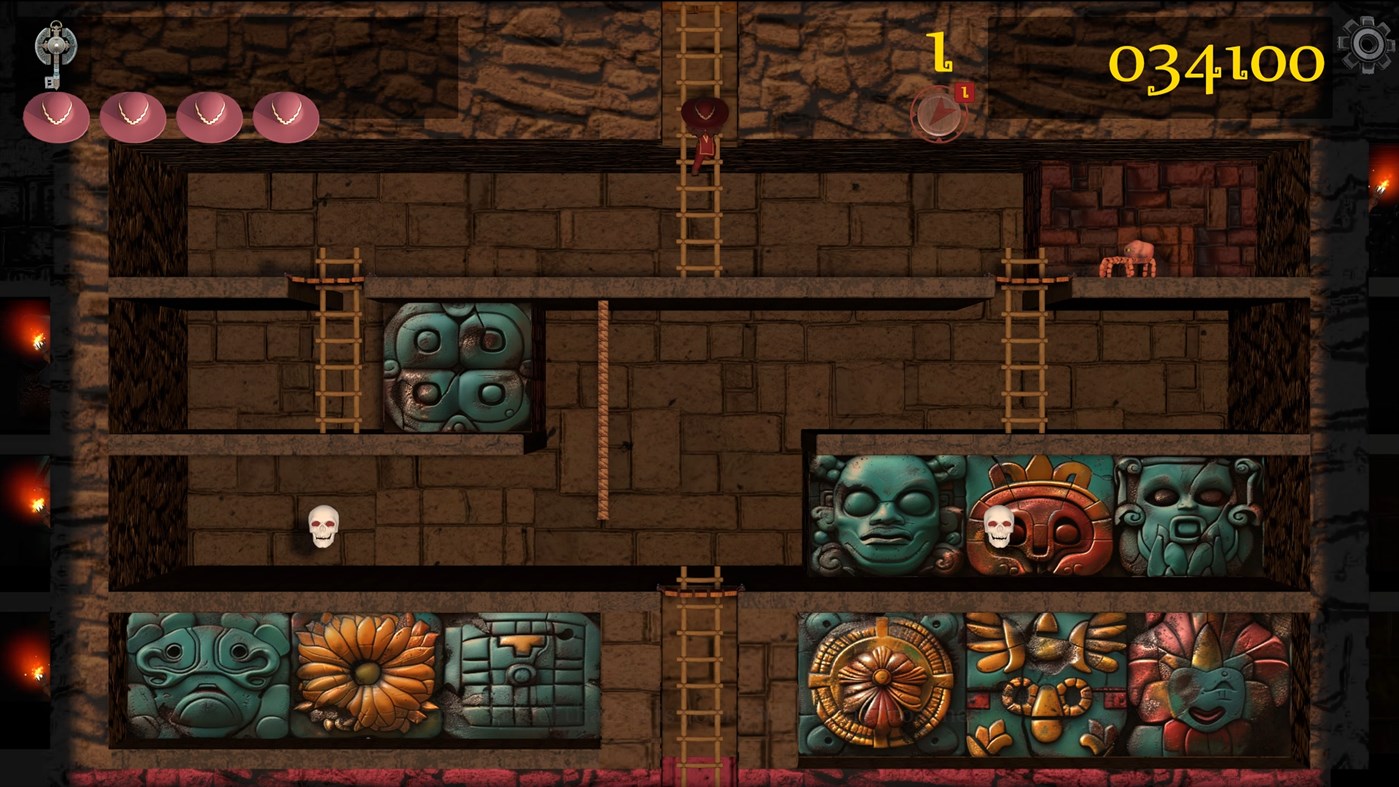Click the score display reading 034100
Viewport: 1399px width, 787px height.
click(x=1216, y=63)
